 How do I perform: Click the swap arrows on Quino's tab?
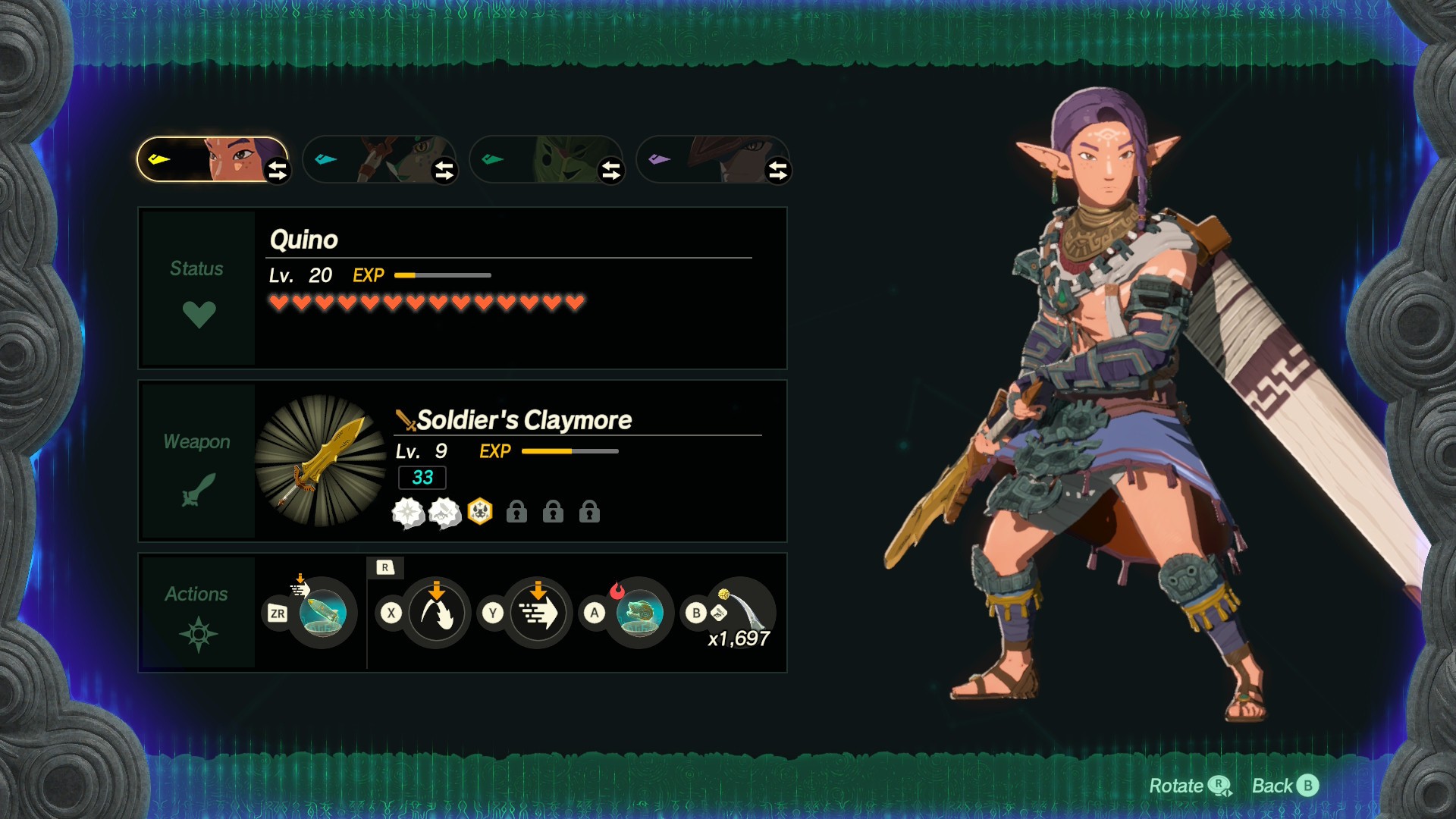coord(278,171)
